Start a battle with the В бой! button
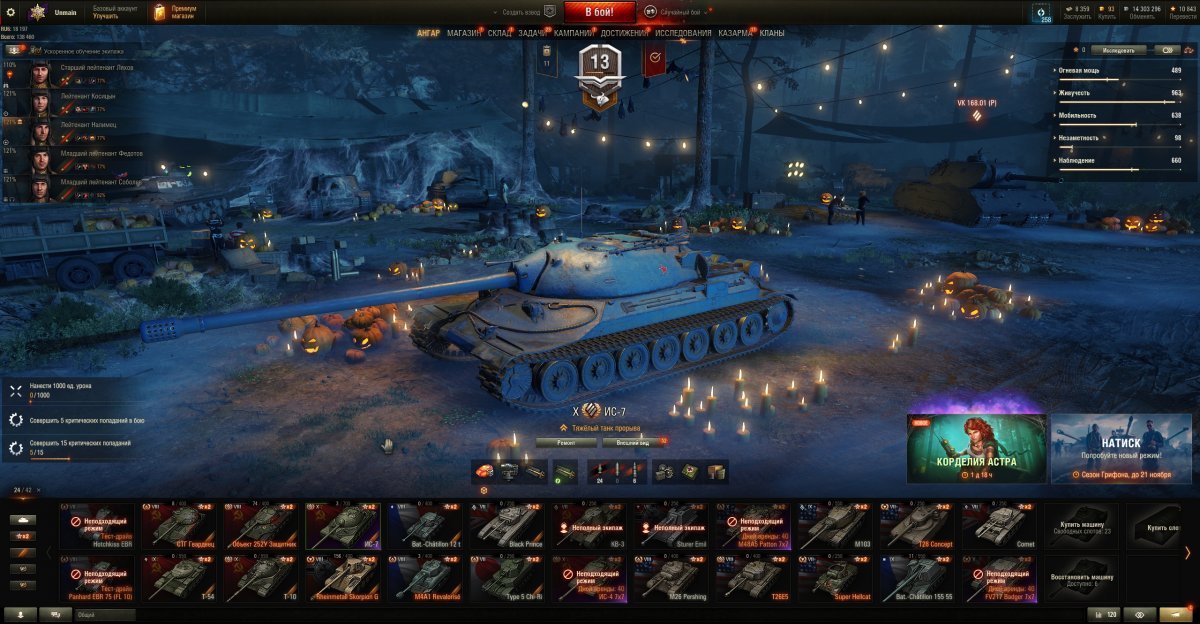 tap(600, 12)
